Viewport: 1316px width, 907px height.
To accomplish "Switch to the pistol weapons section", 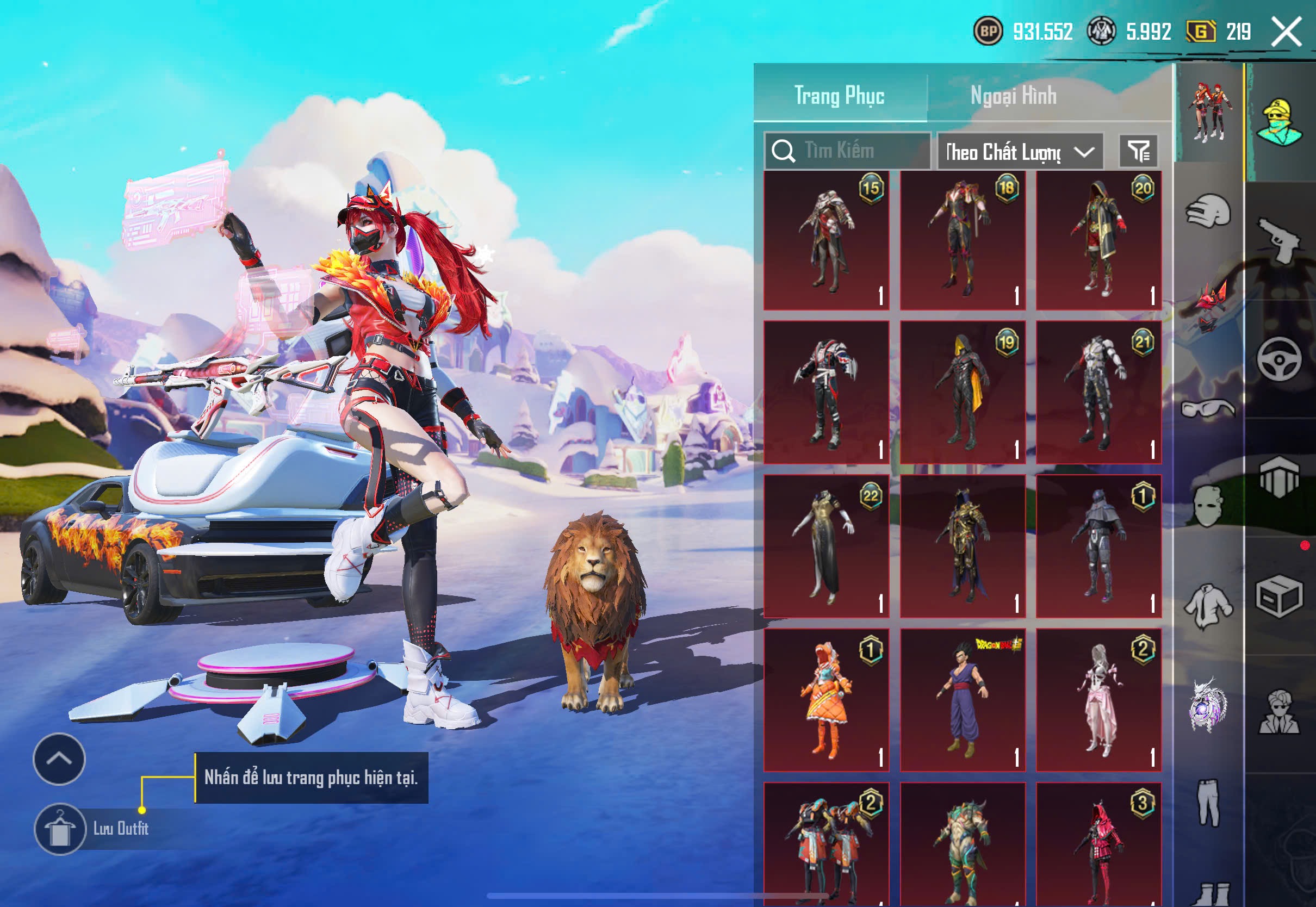I will 1279,241.
